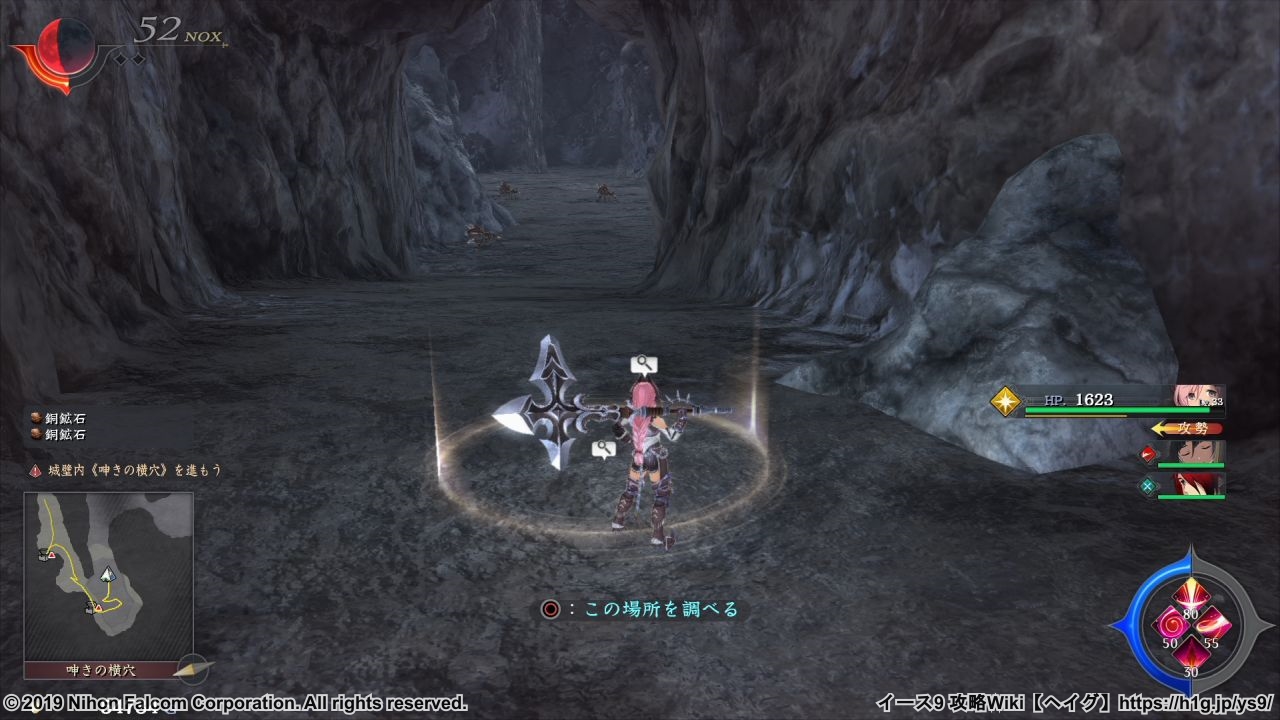Activate the bottom skill costing 30 SP
Screen dimensions: 1280x720
point(1190,656)
